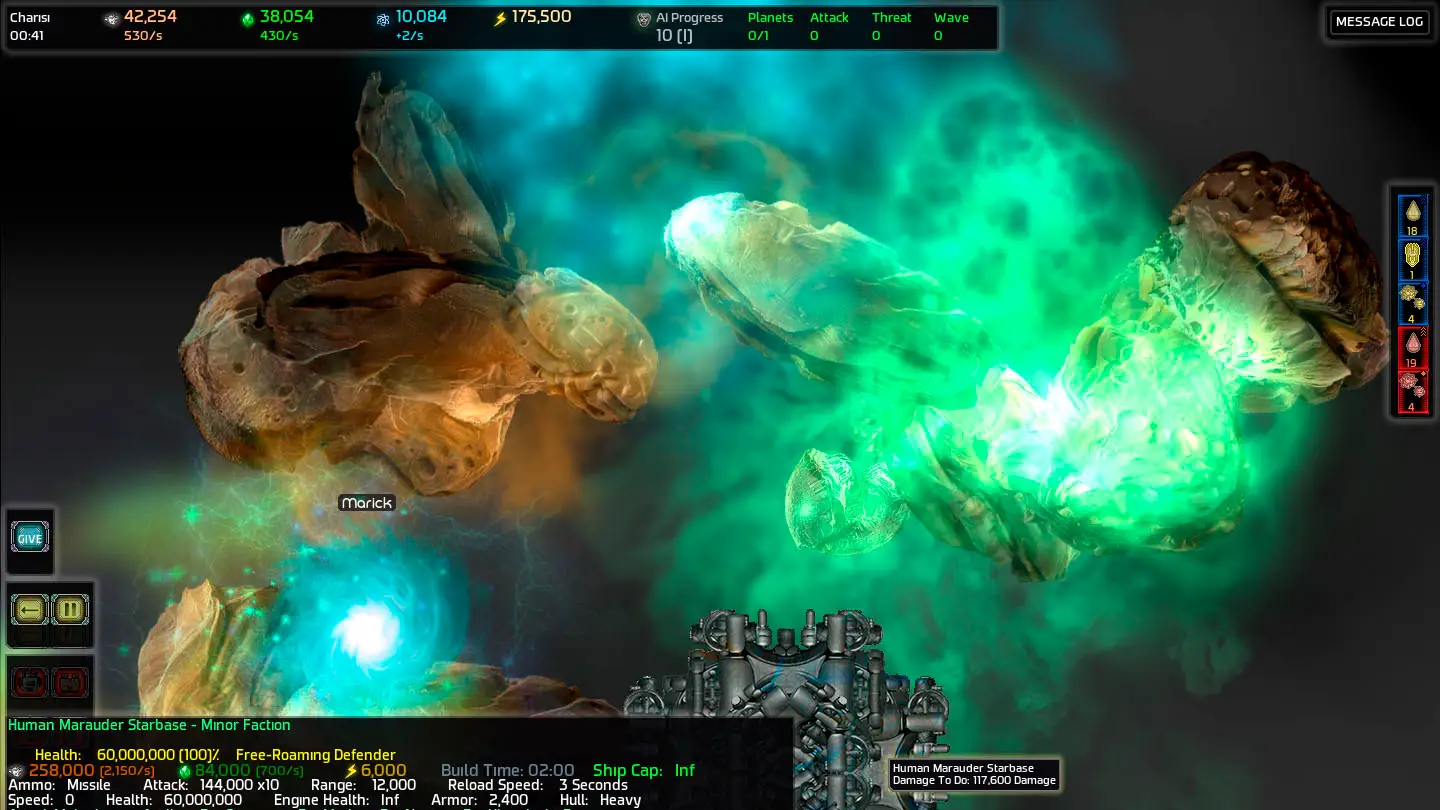This screenshot has width=1440, height=810.
Task: Select the red teardrop ship group showing 19
Action: [1413, 348]
